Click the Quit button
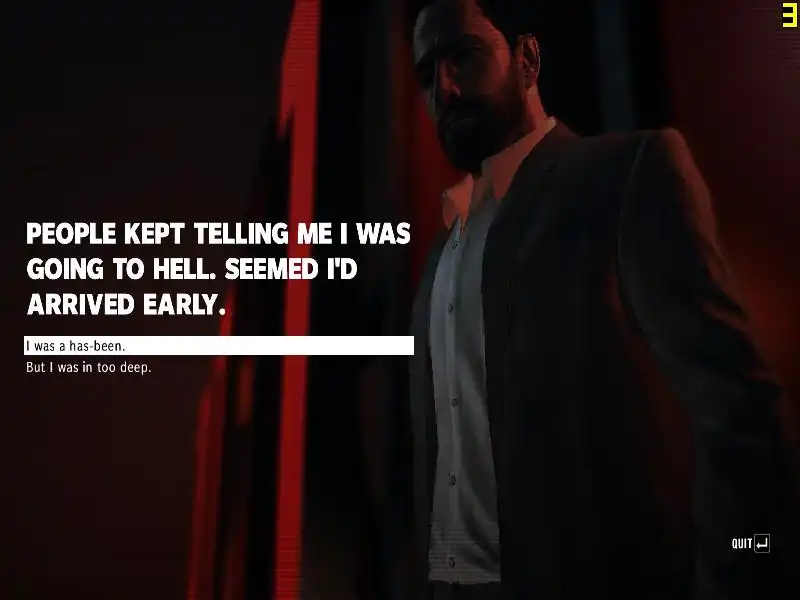Screen dimensions: 800x600 pyautogui.click(x=750, y=543)
